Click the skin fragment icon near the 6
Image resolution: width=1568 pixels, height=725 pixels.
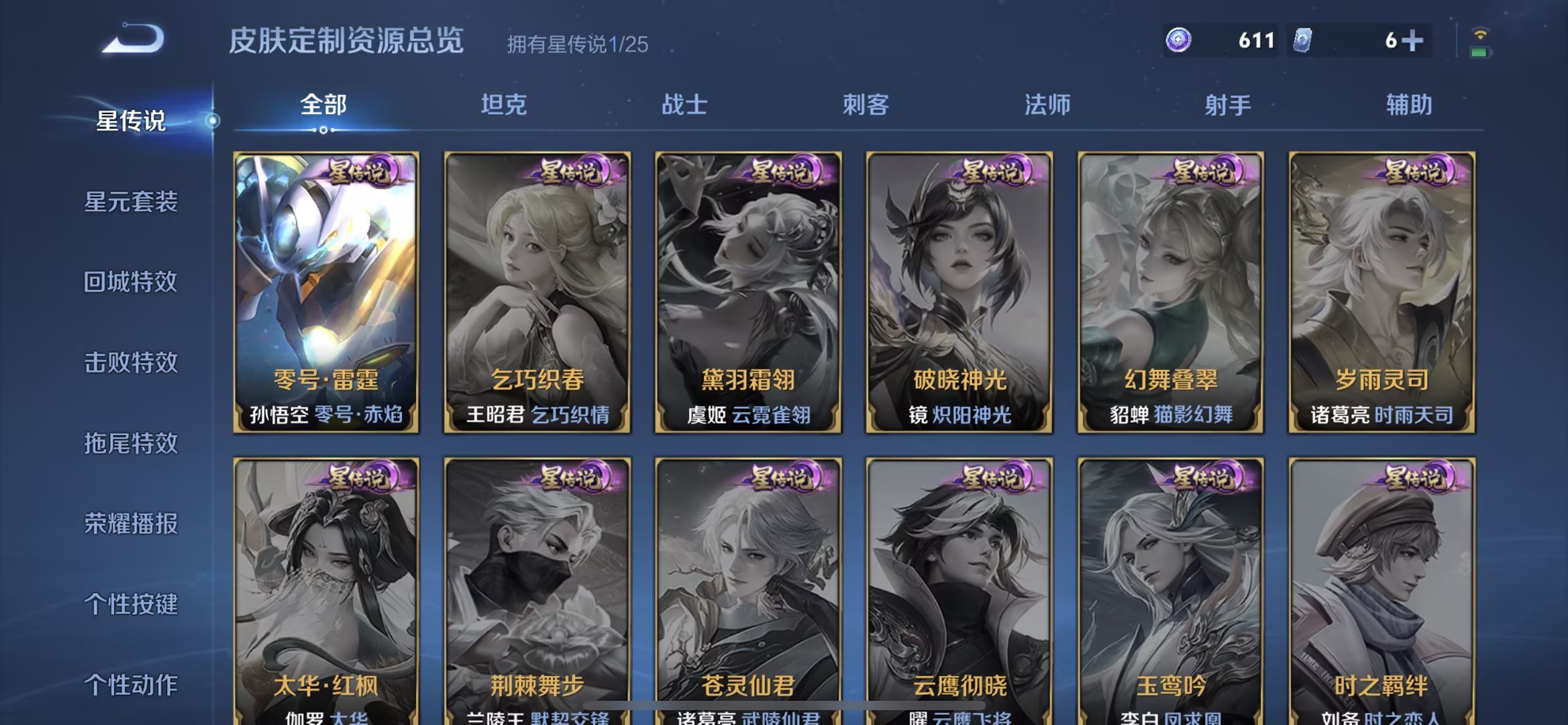(x=1305, y=40)
